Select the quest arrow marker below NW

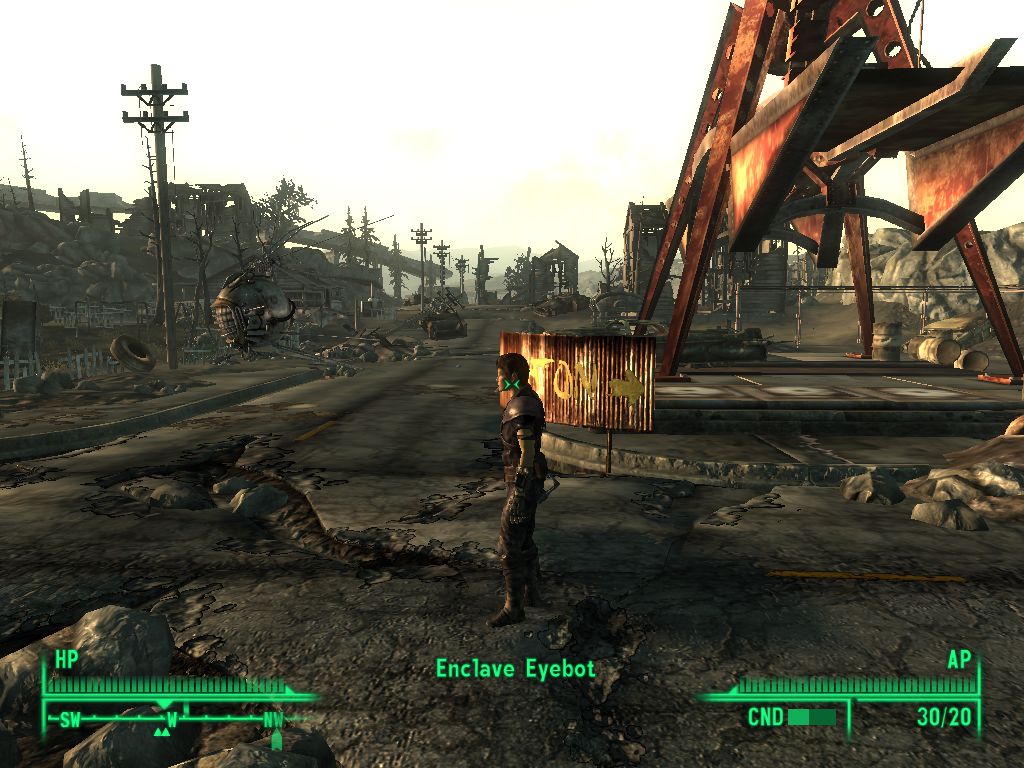(277, 741)
